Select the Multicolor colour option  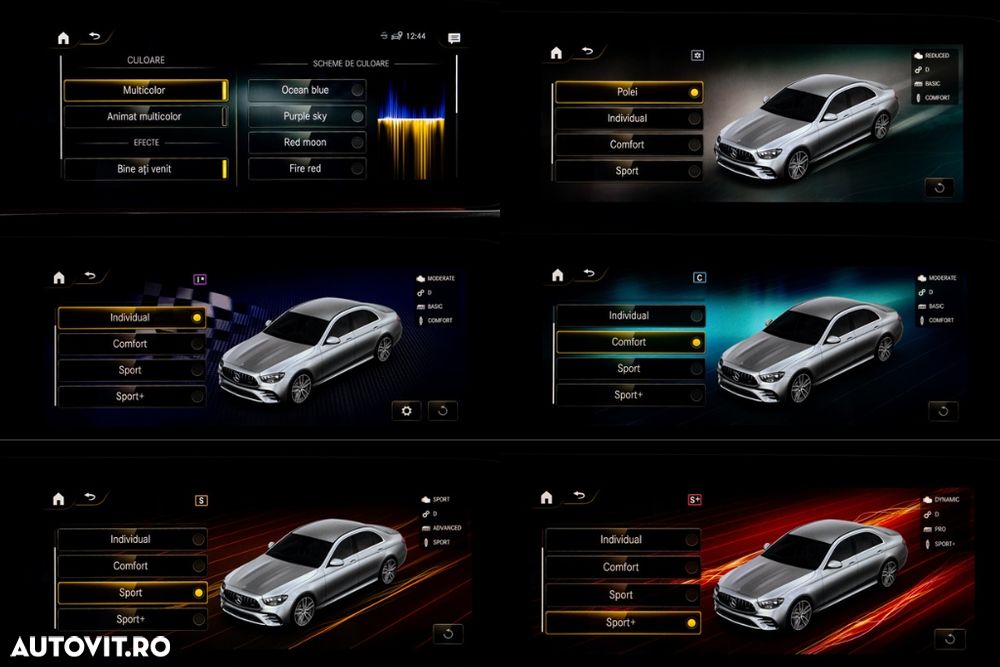point(145,91)
